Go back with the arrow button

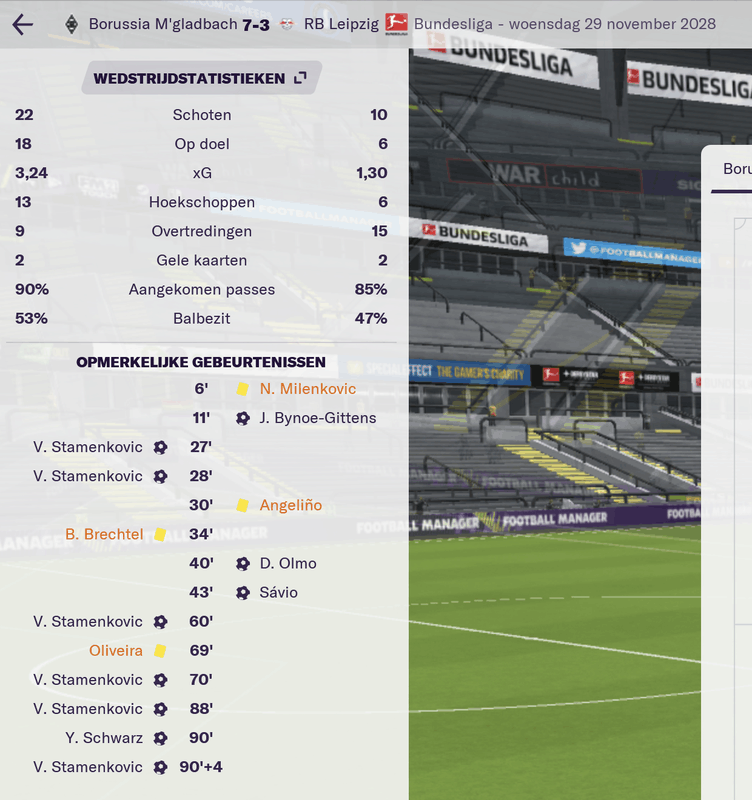pos(22,24)
